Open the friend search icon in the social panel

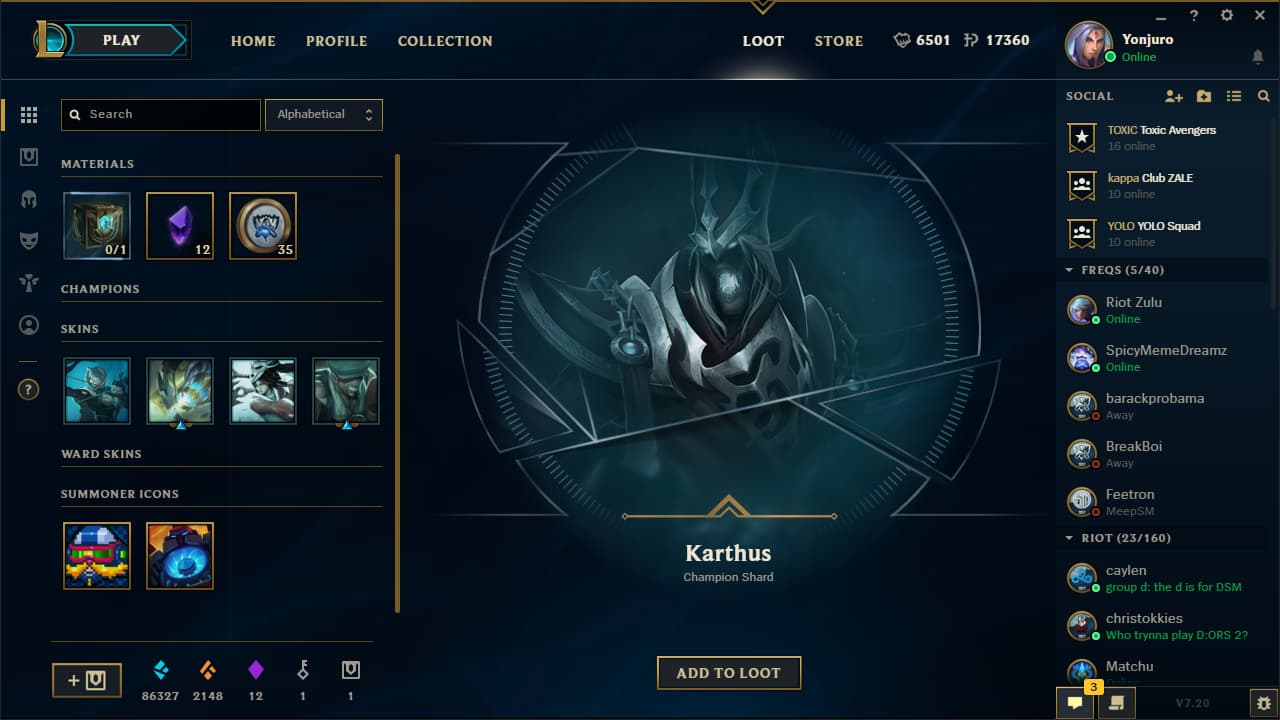[1263, 96]
